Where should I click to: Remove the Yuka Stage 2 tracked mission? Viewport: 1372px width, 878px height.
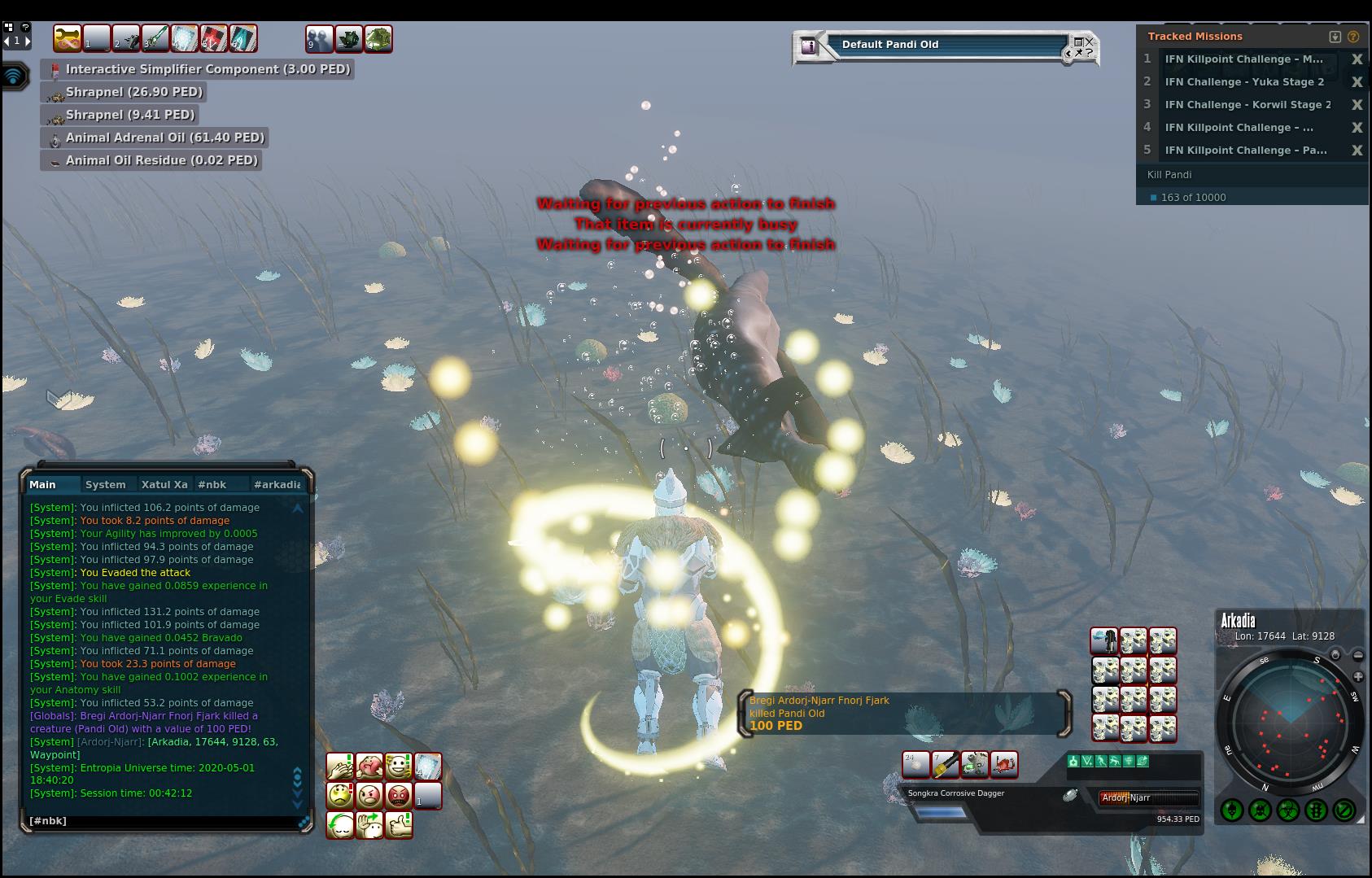point(1357,81)
